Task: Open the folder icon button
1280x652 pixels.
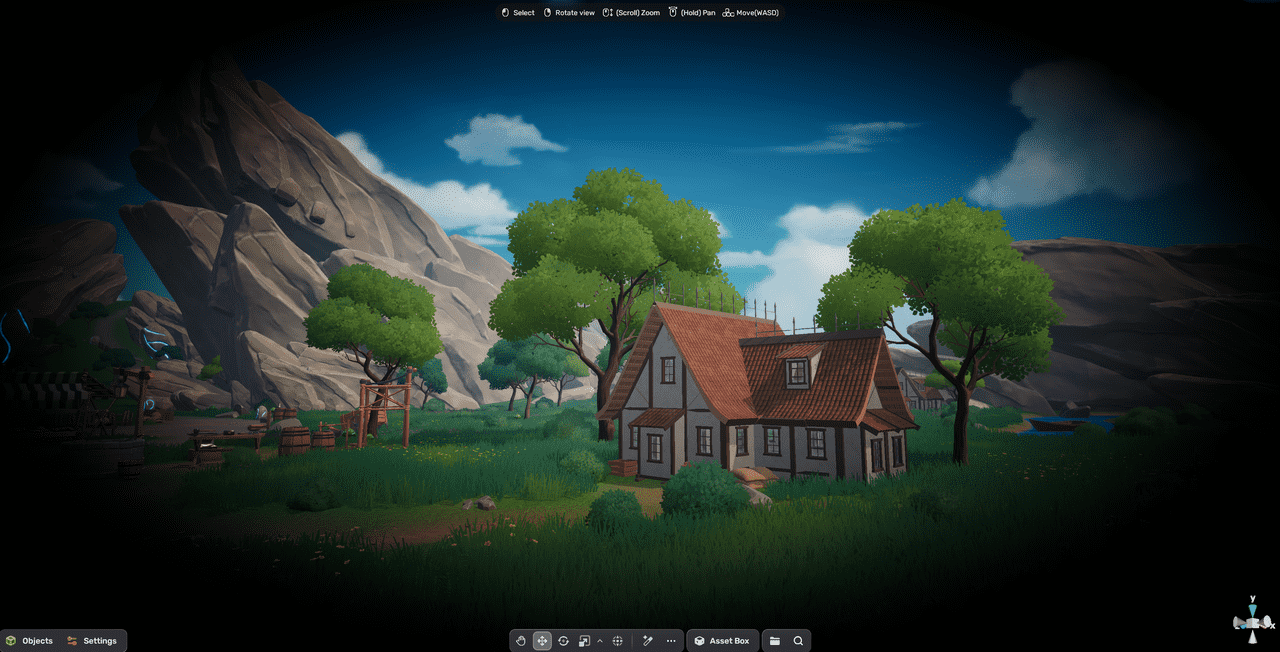Action: click(775, 641)
